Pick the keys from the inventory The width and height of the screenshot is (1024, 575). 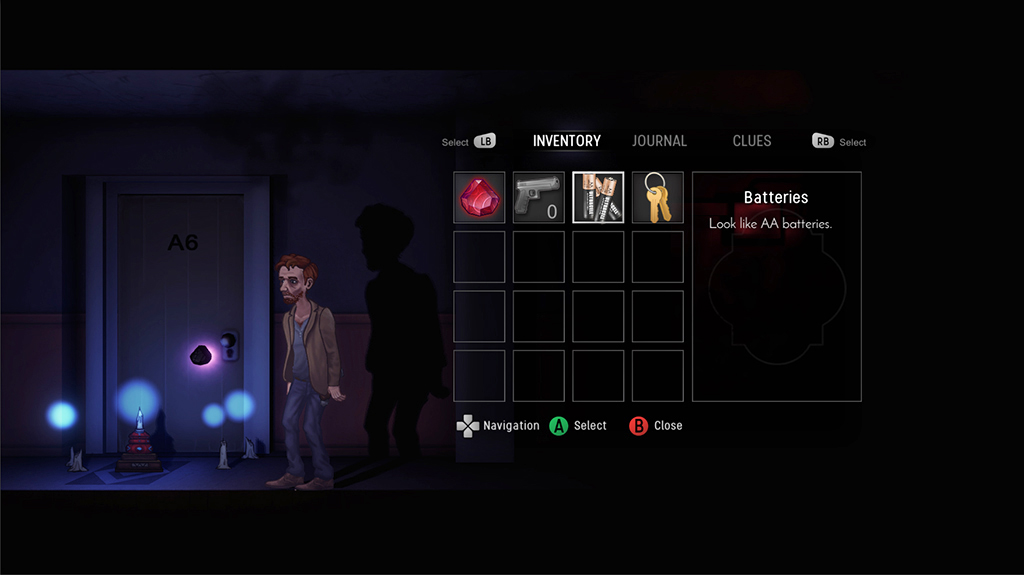point(657,198)
